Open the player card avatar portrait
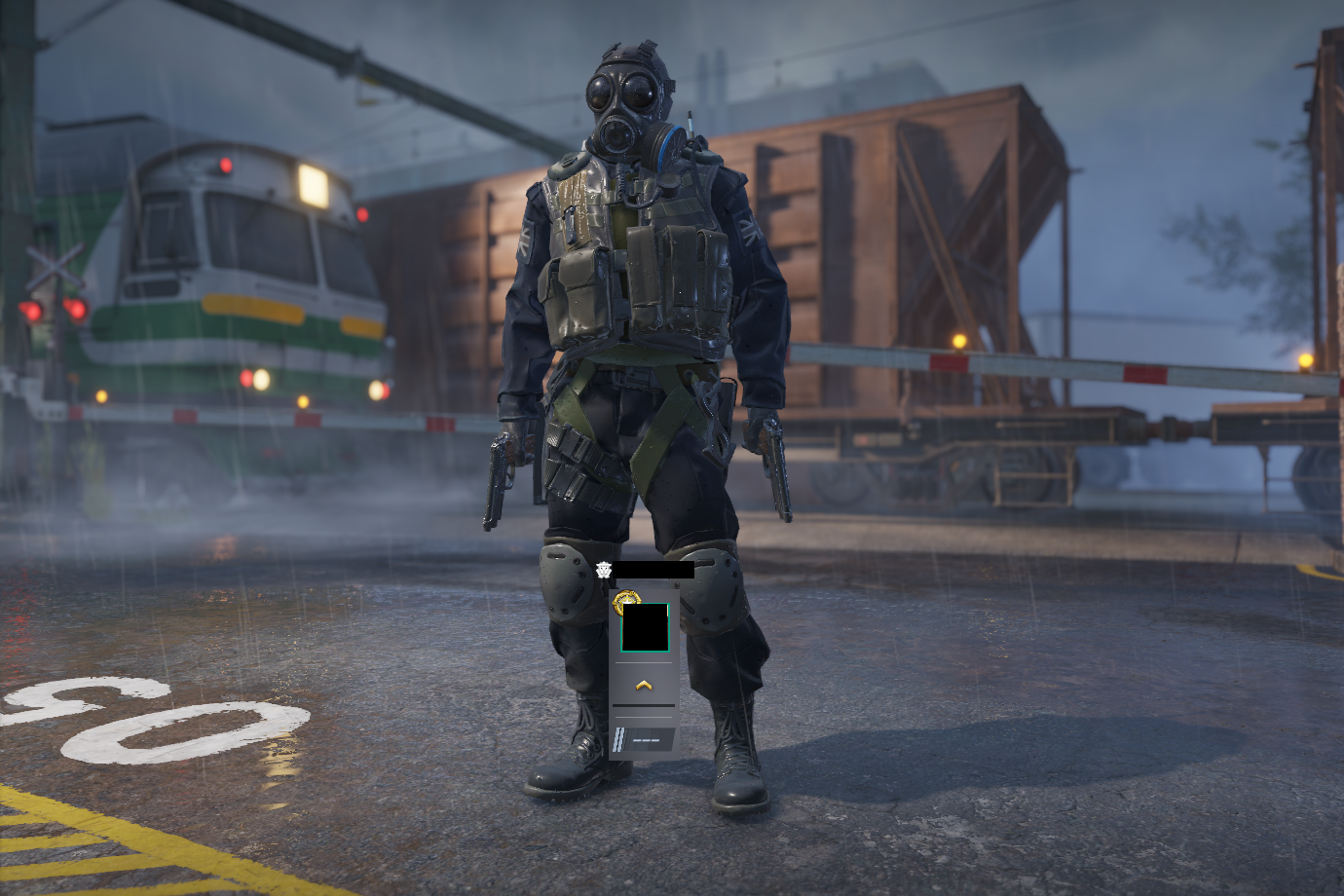Screen dimensions: 1344x896 point(645,628)
